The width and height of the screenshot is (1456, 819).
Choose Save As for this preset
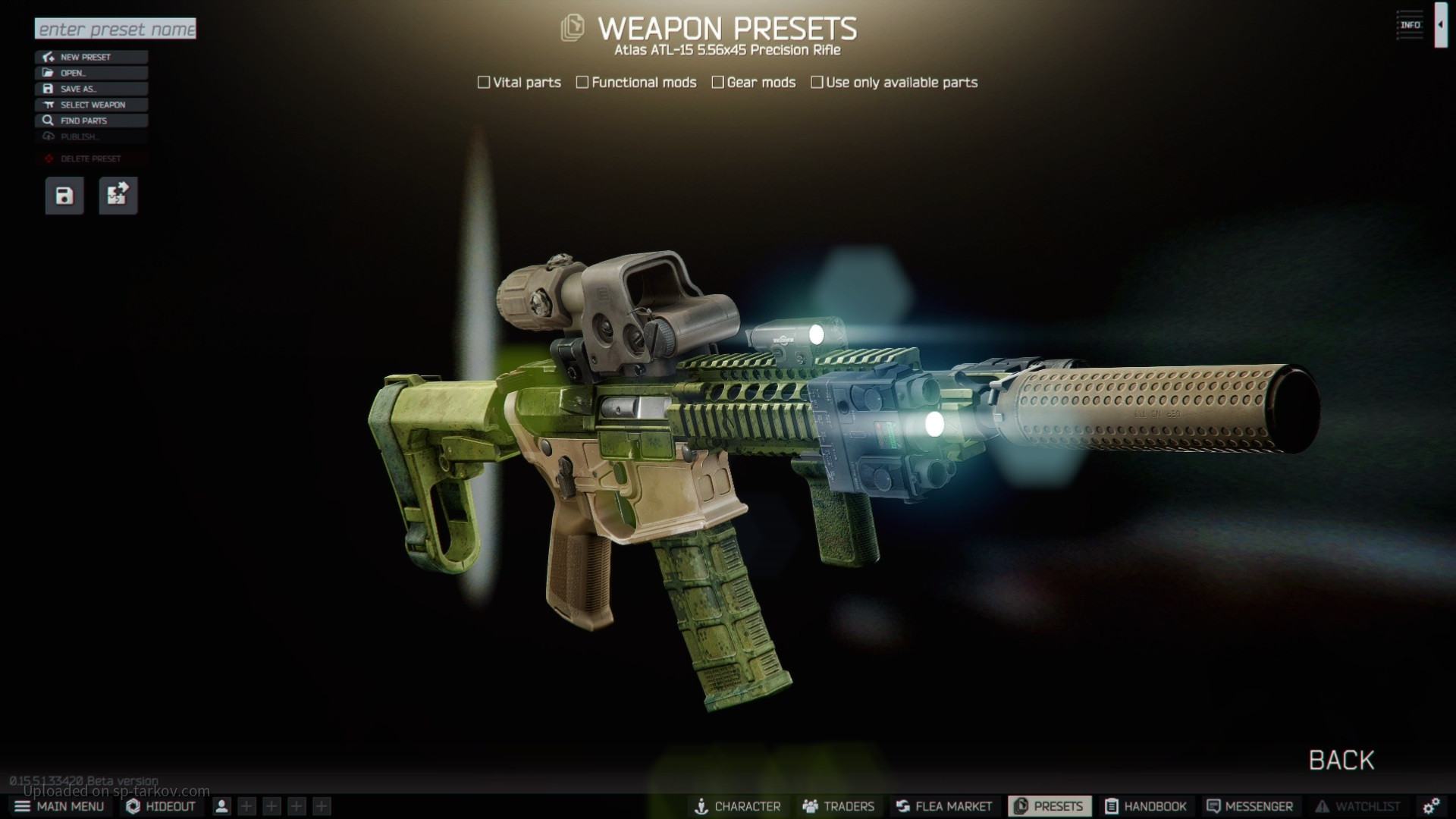point(91,89)
